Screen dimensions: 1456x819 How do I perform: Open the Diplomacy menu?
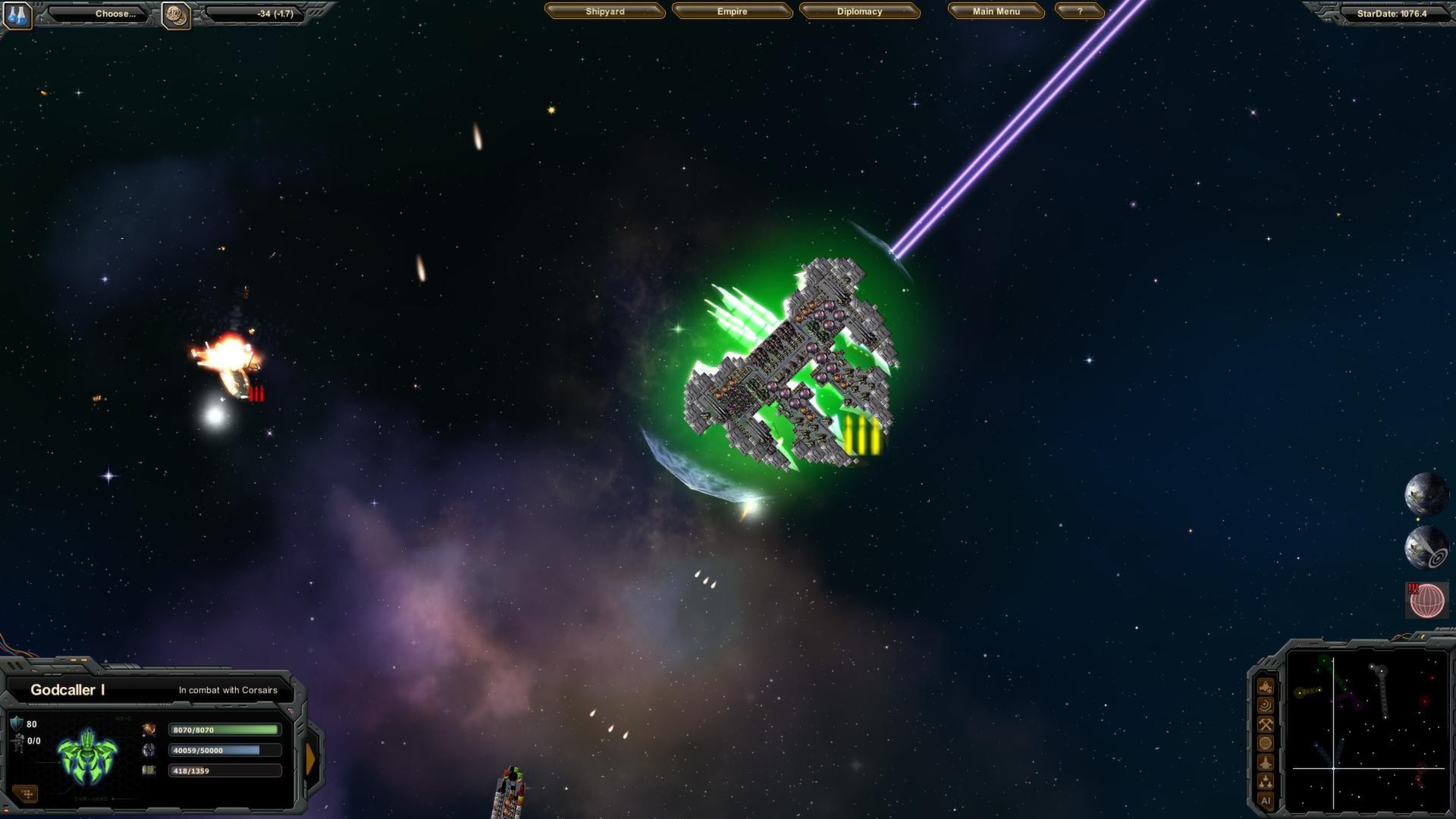click(x=861, y=11)
